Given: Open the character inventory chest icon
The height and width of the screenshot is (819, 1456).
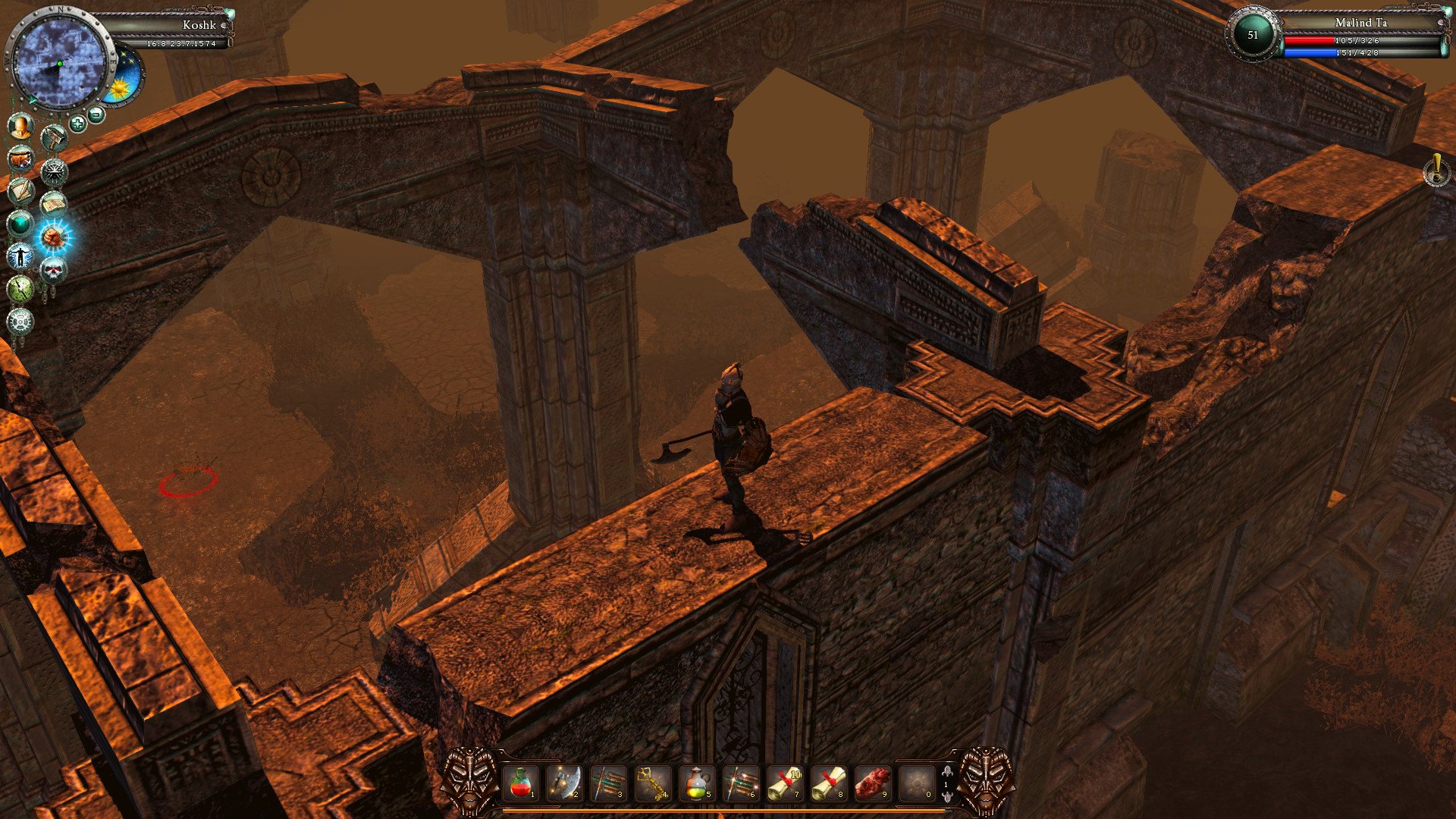Looking at the screenshot, I should (20, 159).
